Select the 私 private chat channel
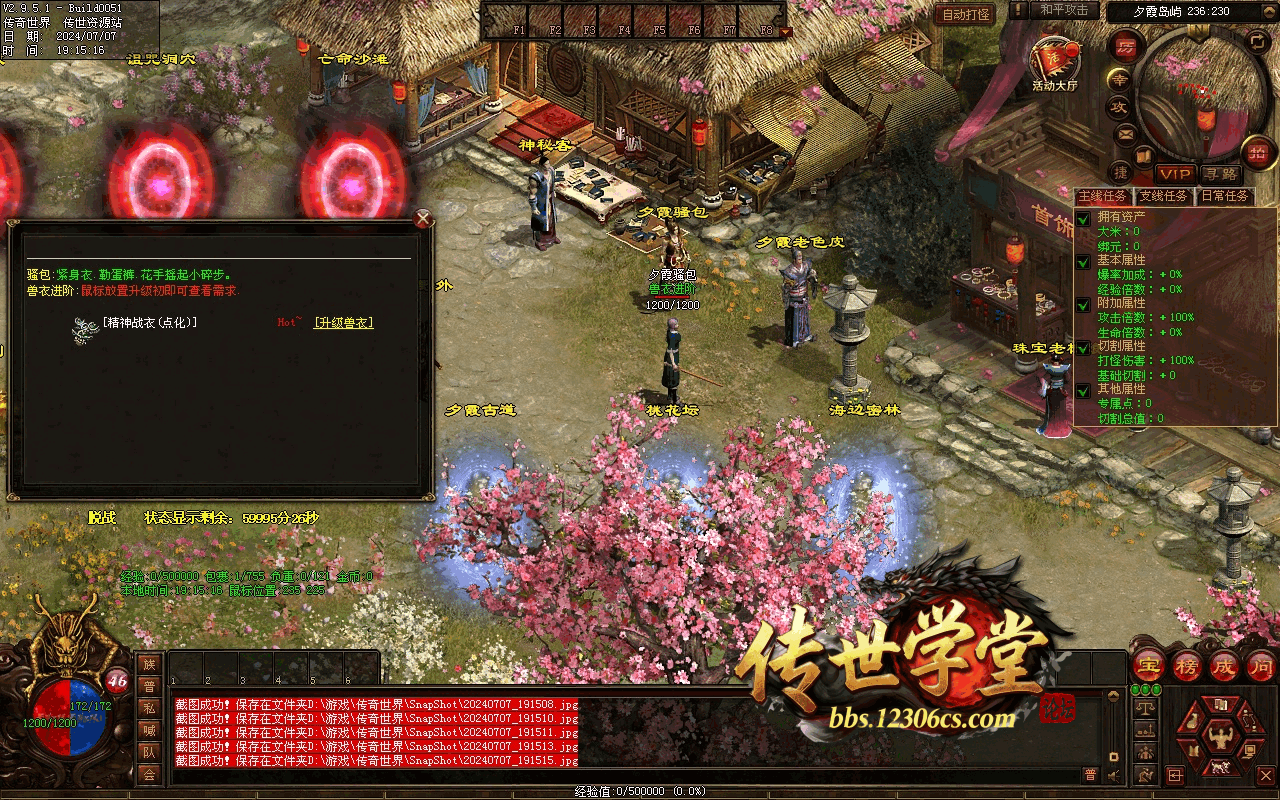 149,708
